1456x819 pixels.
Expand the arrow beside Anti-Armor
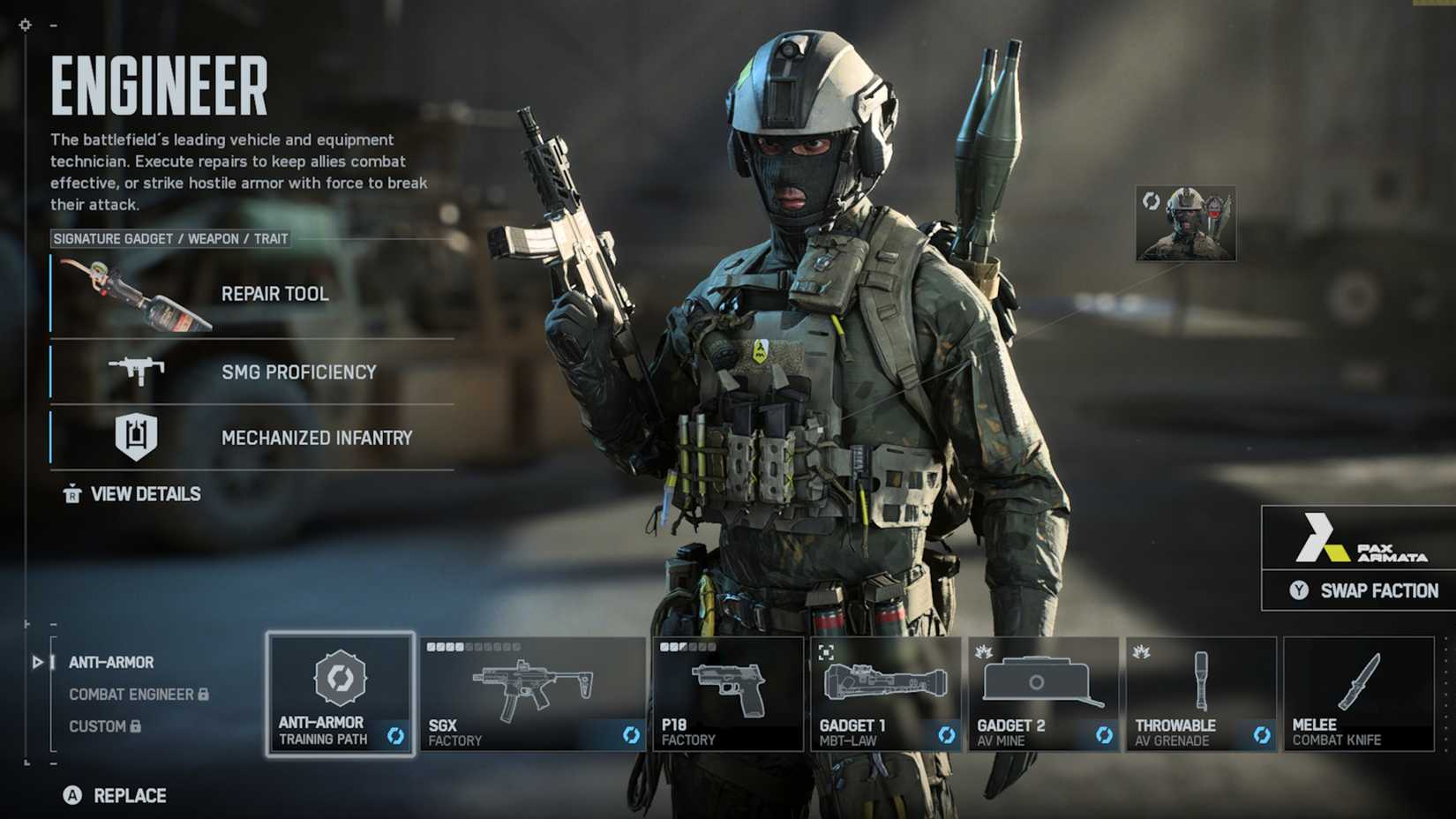pyautogui.click(x=36, y=662)
